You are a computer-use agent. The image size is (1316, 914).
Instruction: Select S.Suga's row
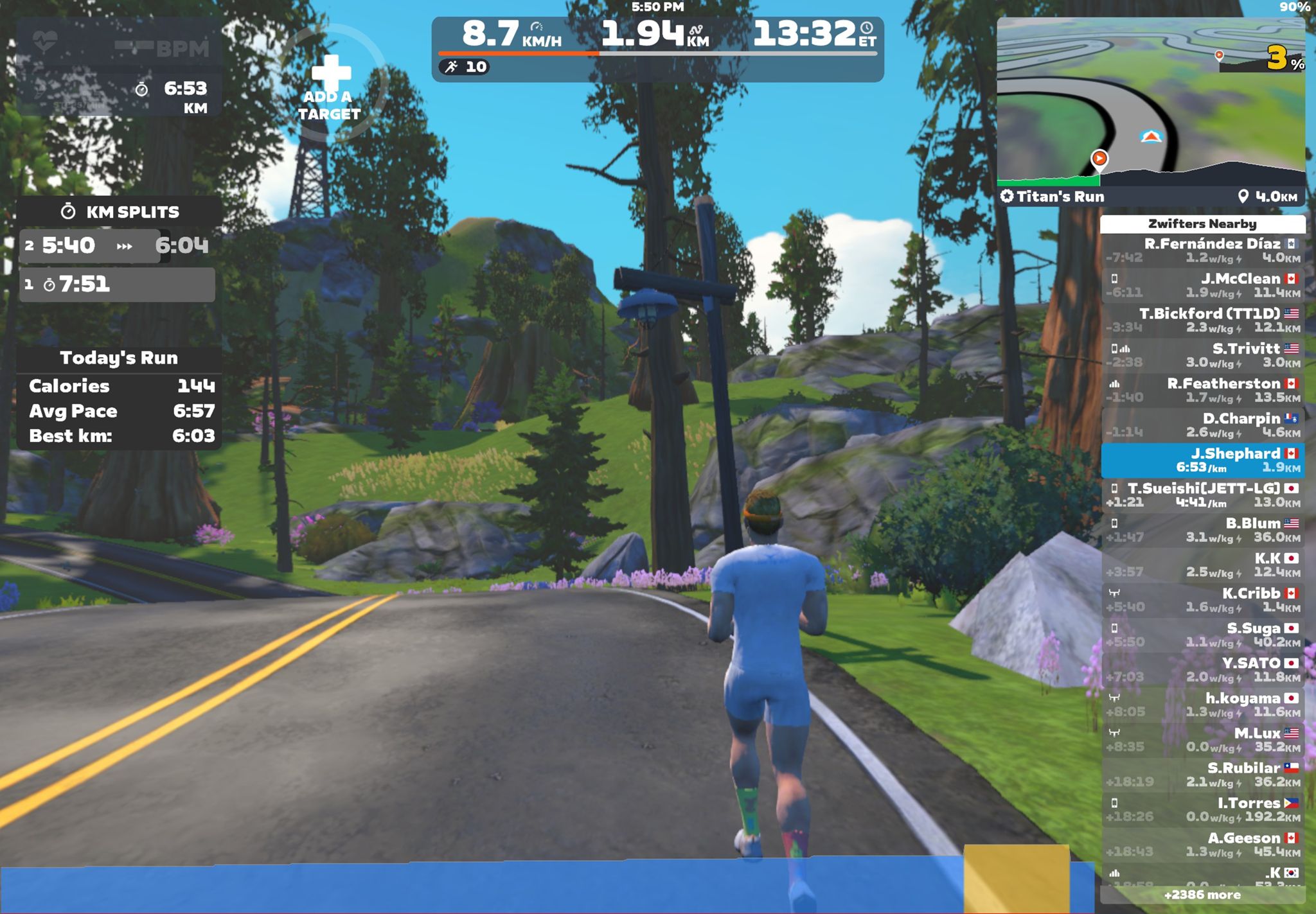pyautogui.click(x=1202, y=635)
